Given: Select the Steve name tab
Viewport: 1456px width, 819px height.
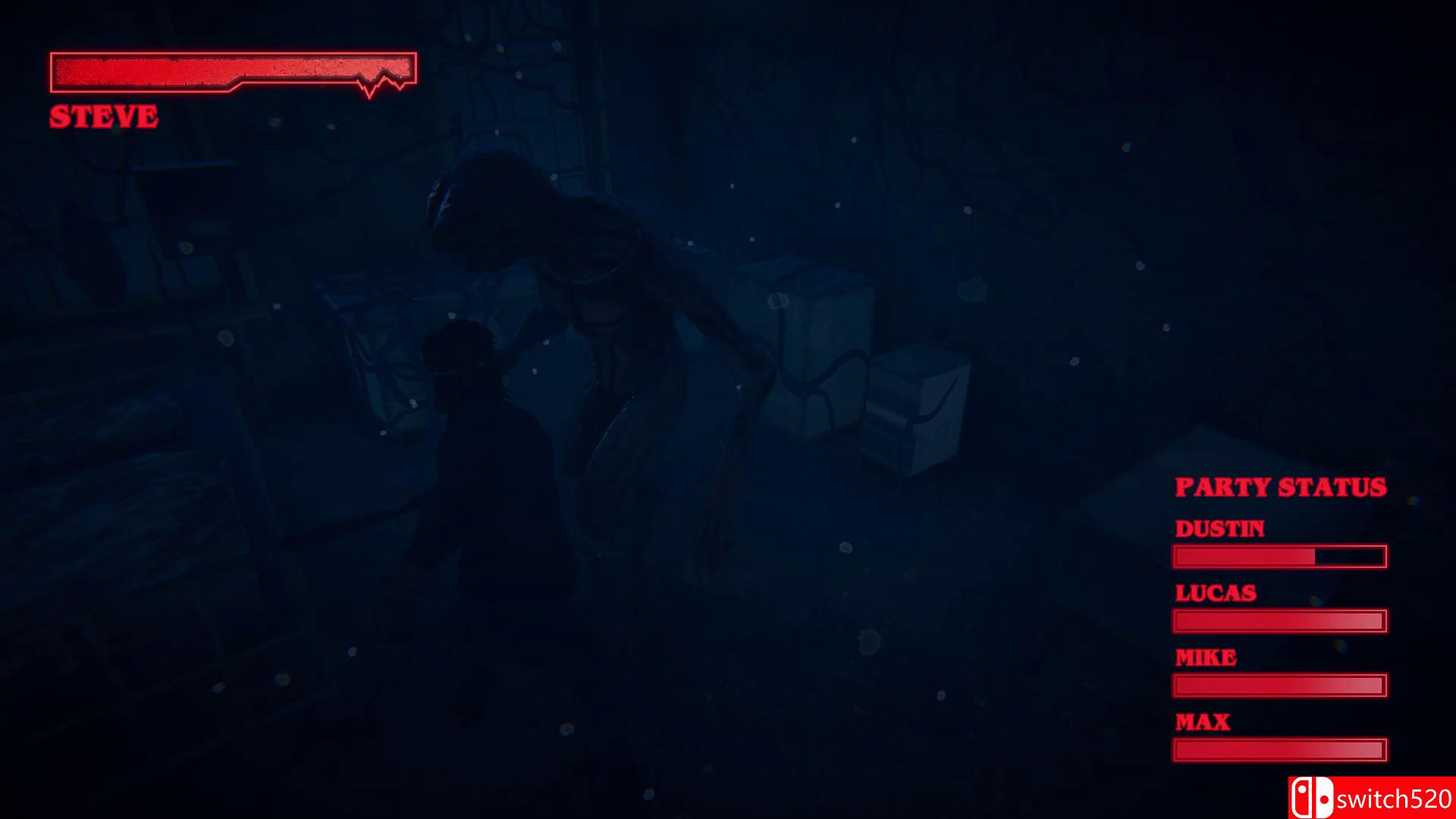Looking at the screenshot, I should pos(104,116).
